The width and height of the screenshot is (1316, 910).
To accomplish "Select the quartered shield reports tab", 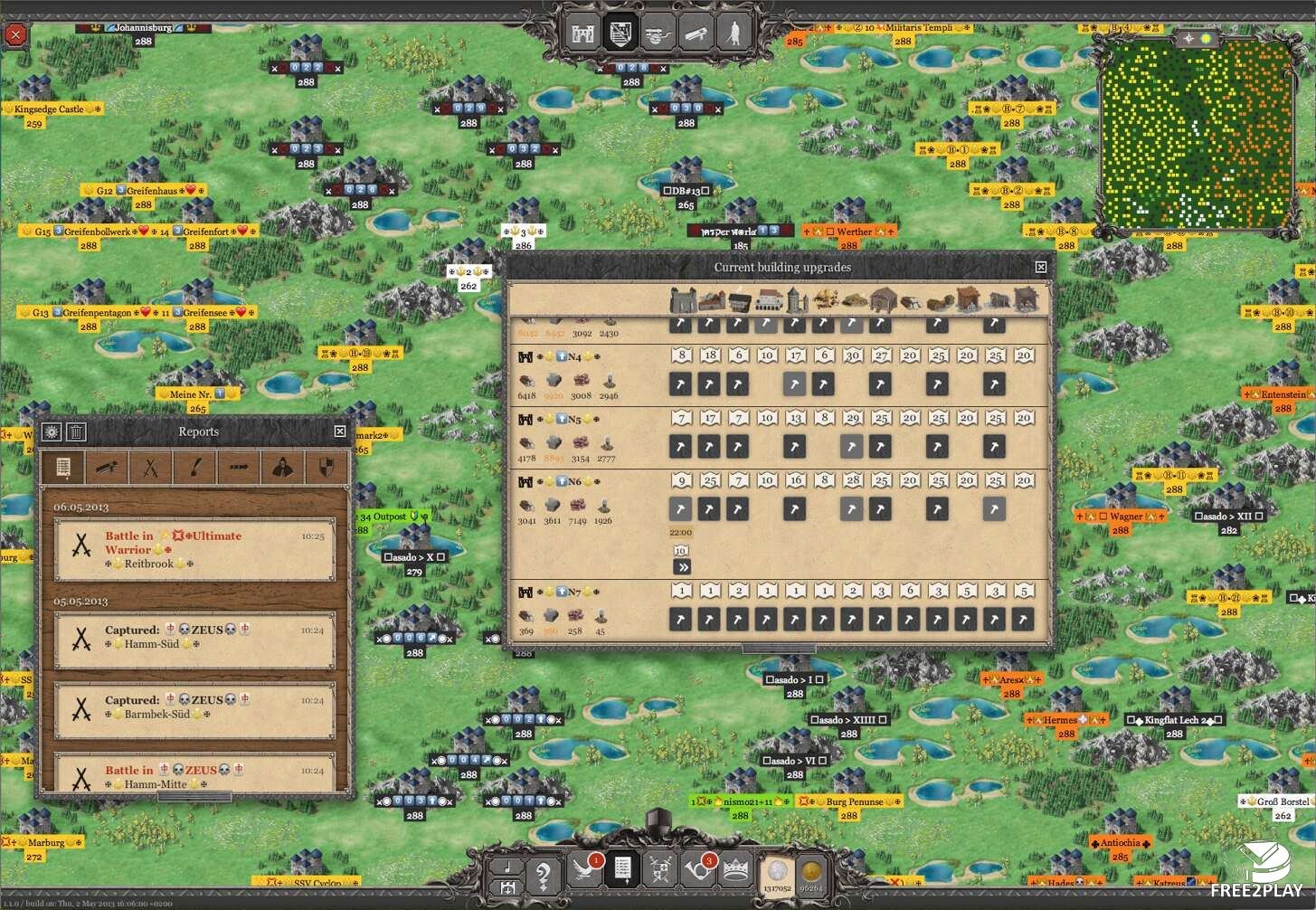I will (327, 468).
